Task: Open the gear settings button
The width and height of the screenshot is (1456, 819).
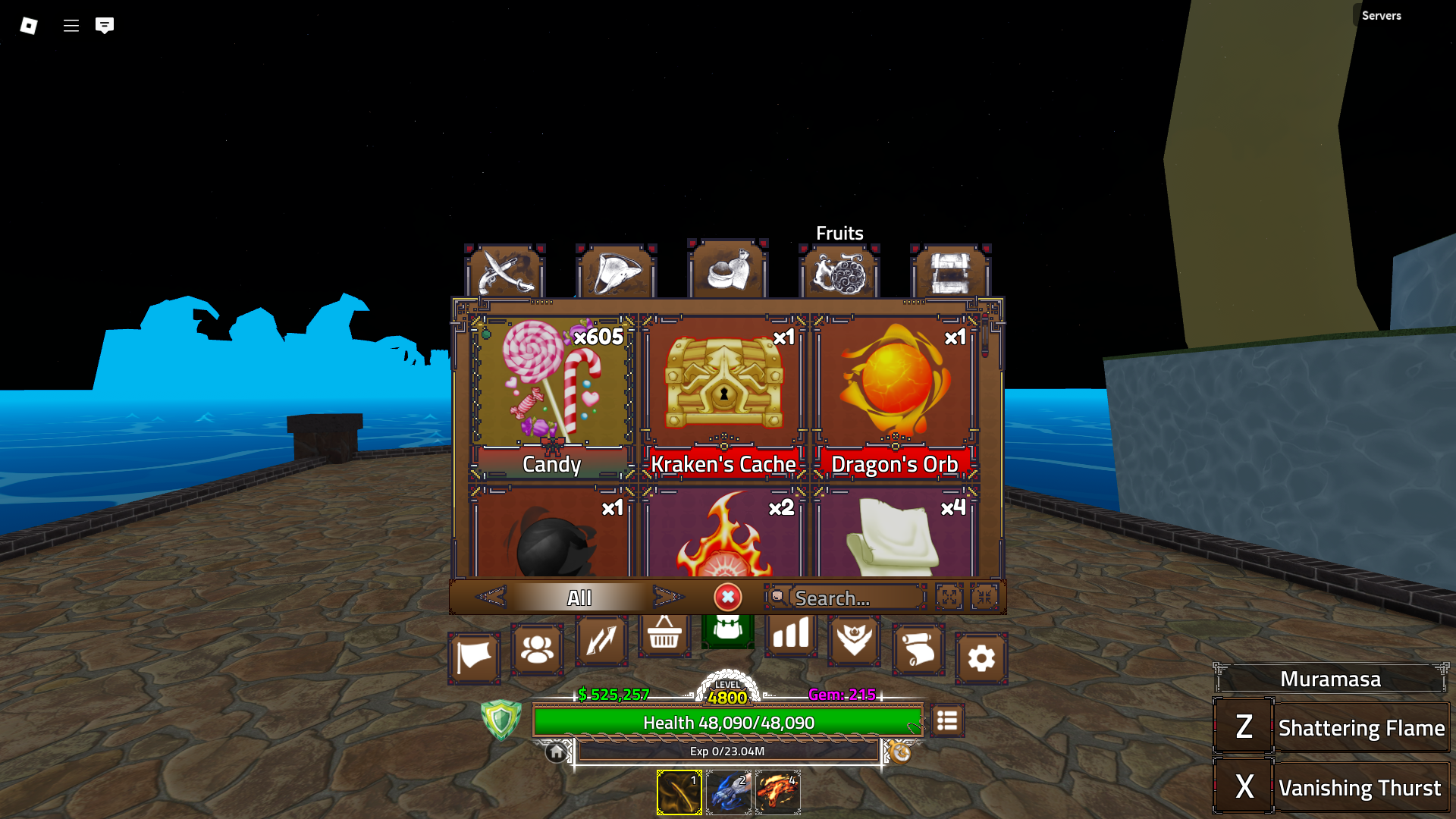Action: pos(981,657)
